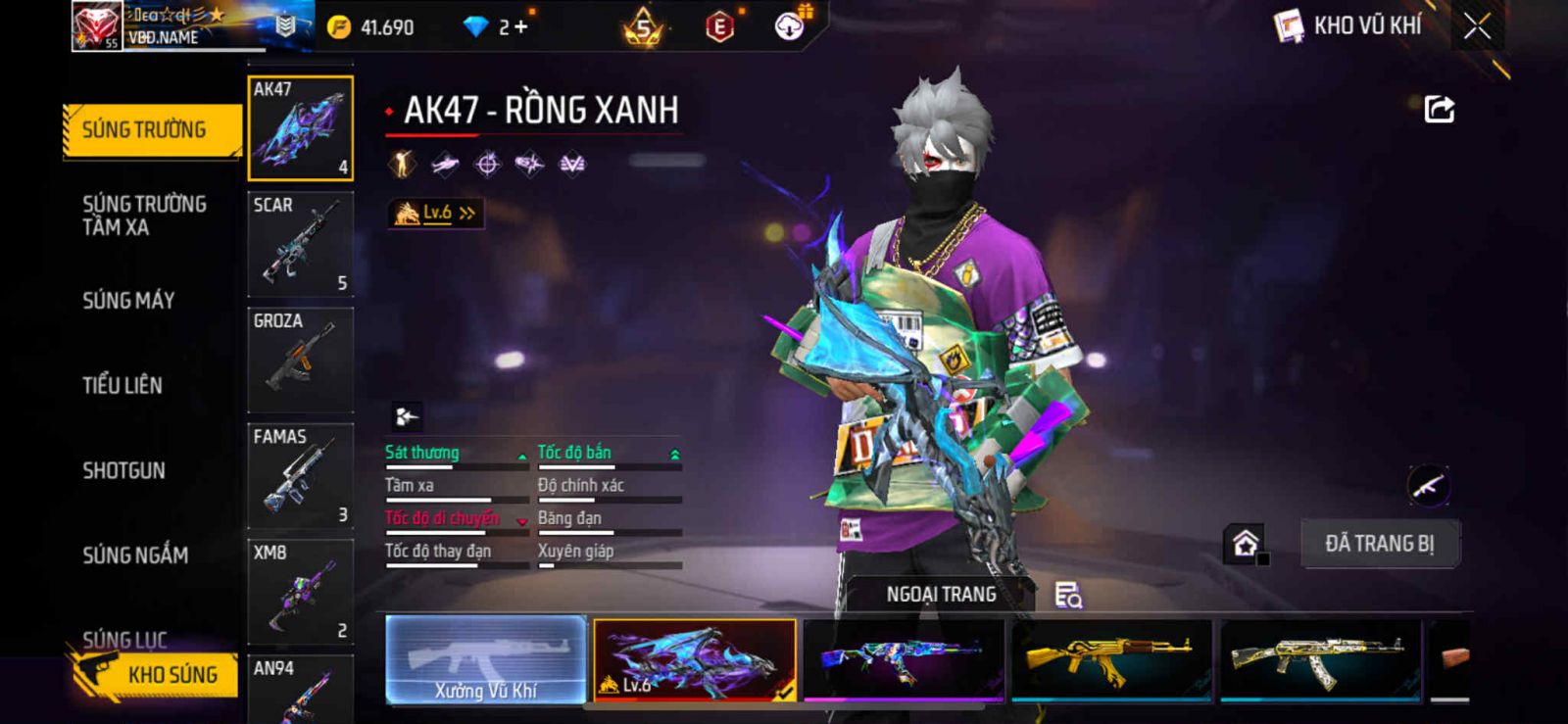Close the Kho Vũ Khí screen
The image size is (1568, 724).
(x=1477, y=26)
